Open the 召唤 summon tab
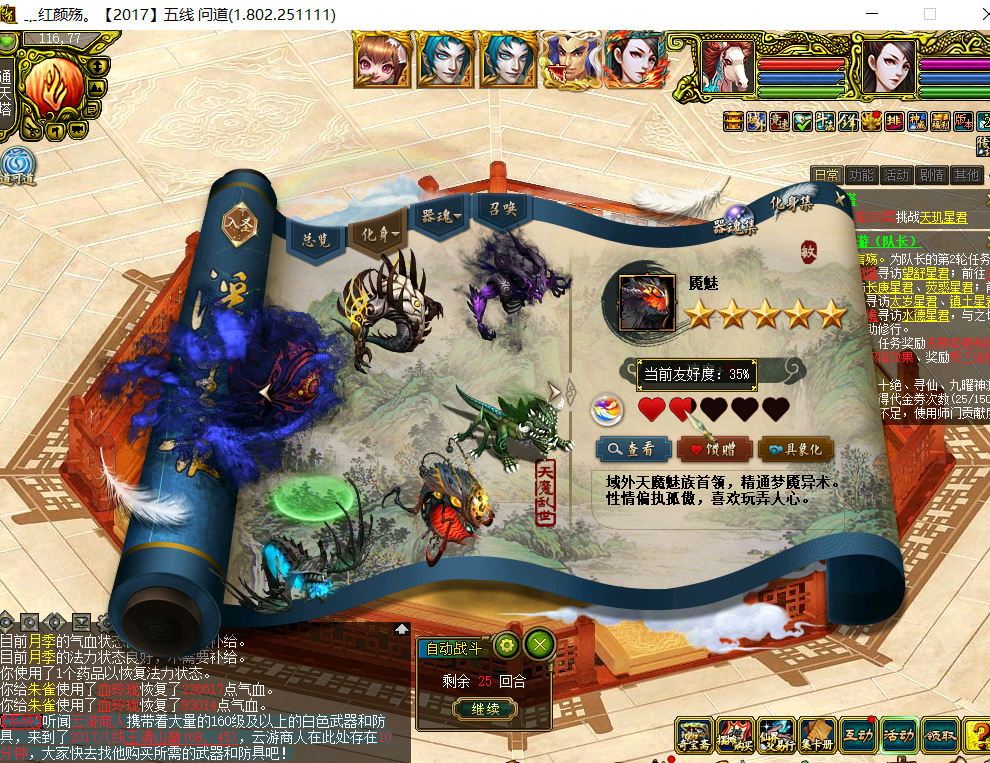990x763 pixels. point(502,210)
